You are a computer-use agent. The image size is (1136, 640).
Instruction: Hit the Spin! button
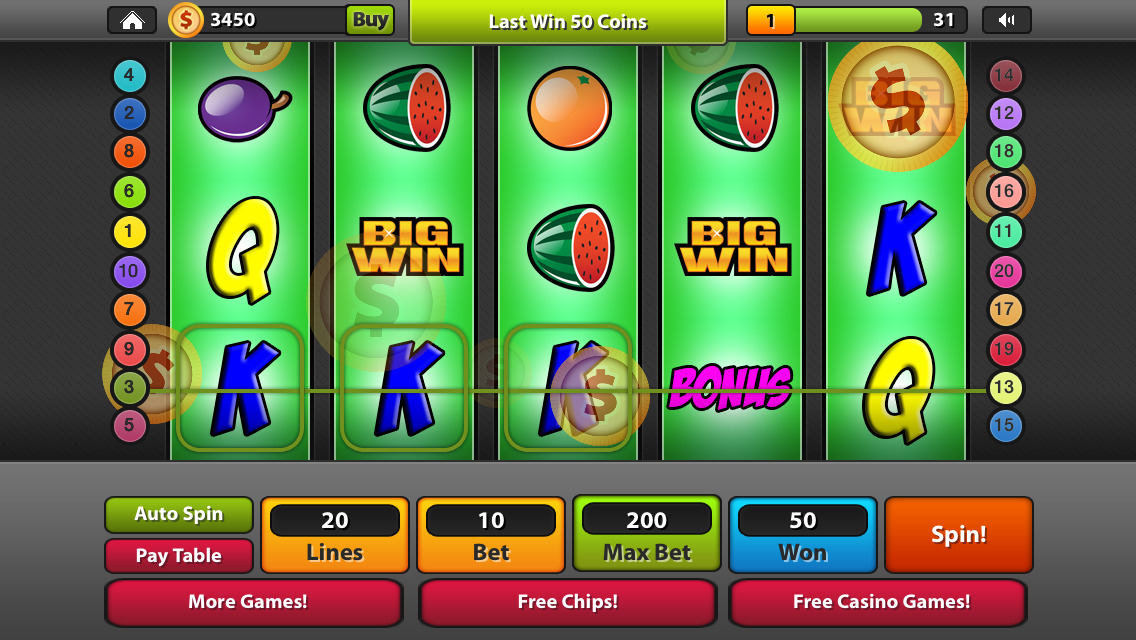958,535
